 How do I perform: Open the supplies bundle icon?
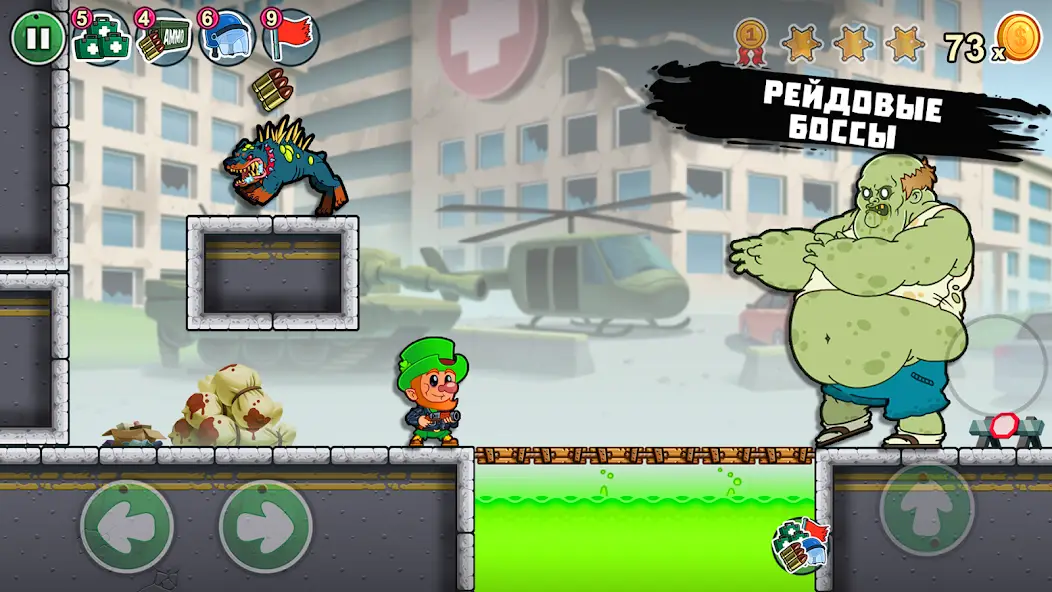click(x=801, y=545)
